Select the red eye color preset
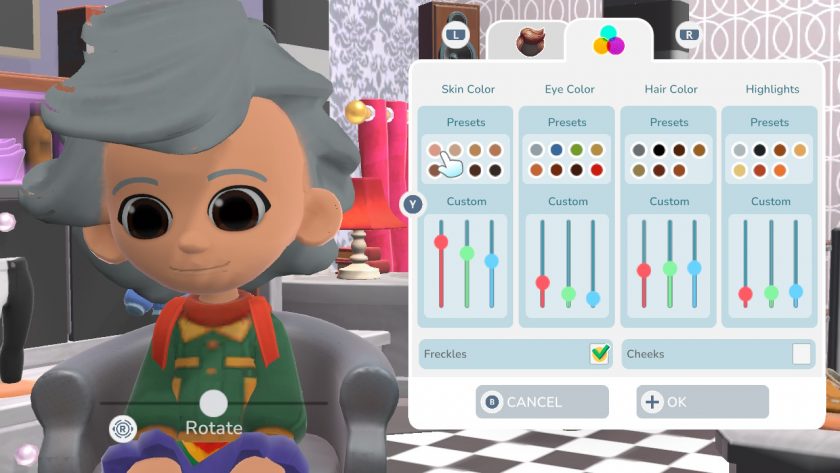840x473 pixels. pos(597,170)
